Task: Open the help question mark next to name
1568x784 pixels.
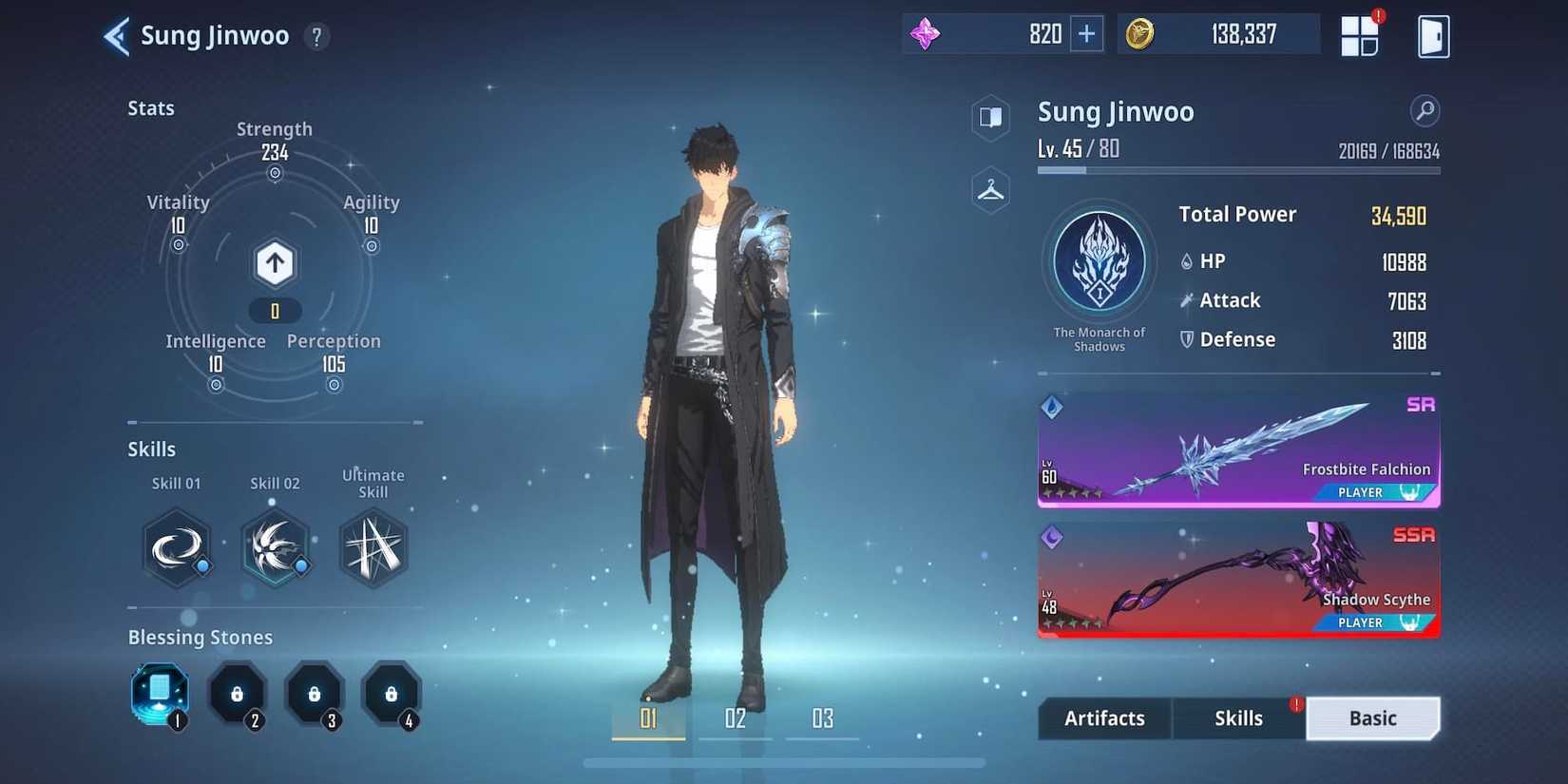Action: tap(316, 36)
